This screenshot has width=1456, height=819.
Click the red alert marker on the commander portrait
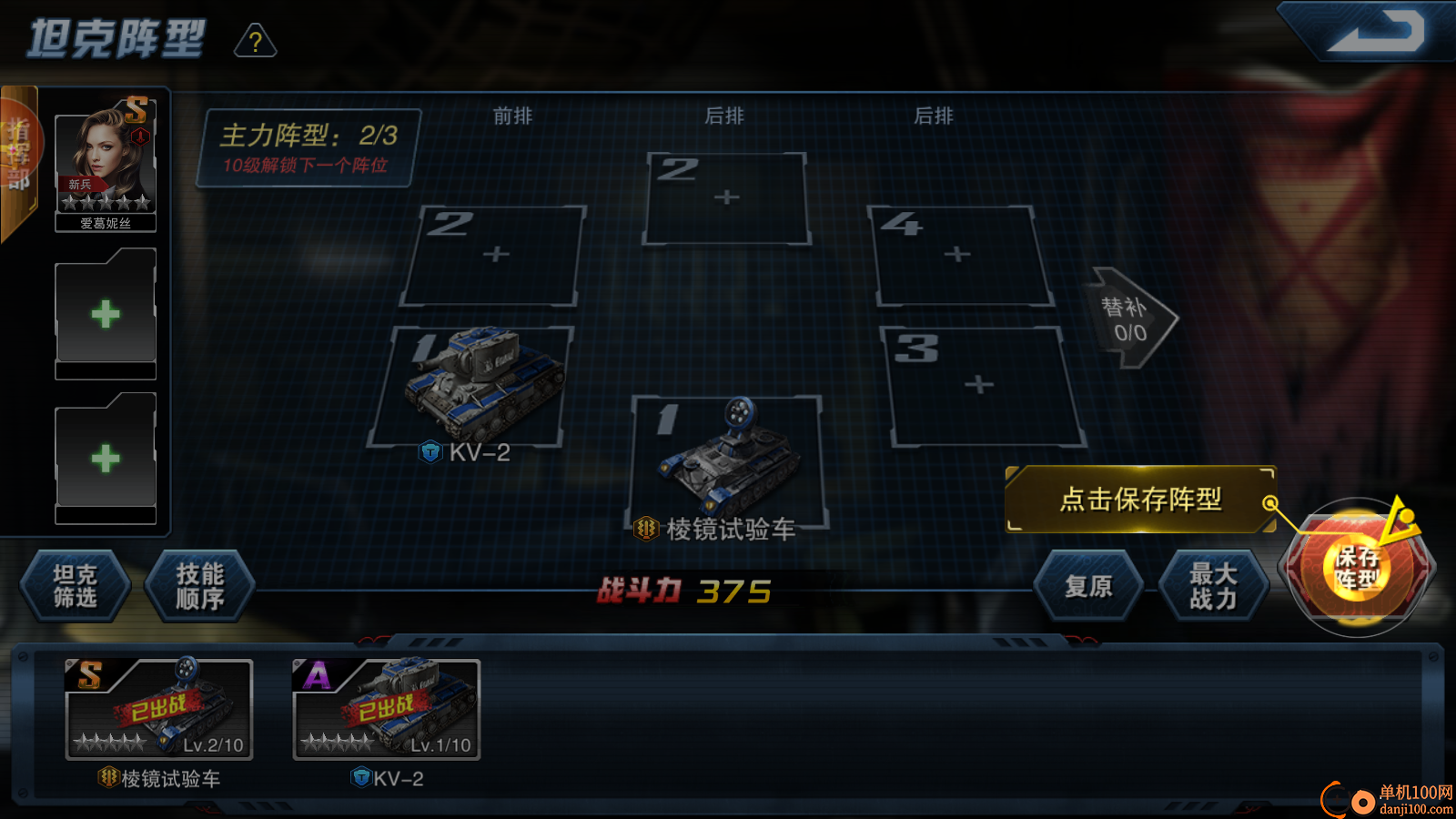coord(142,135)
